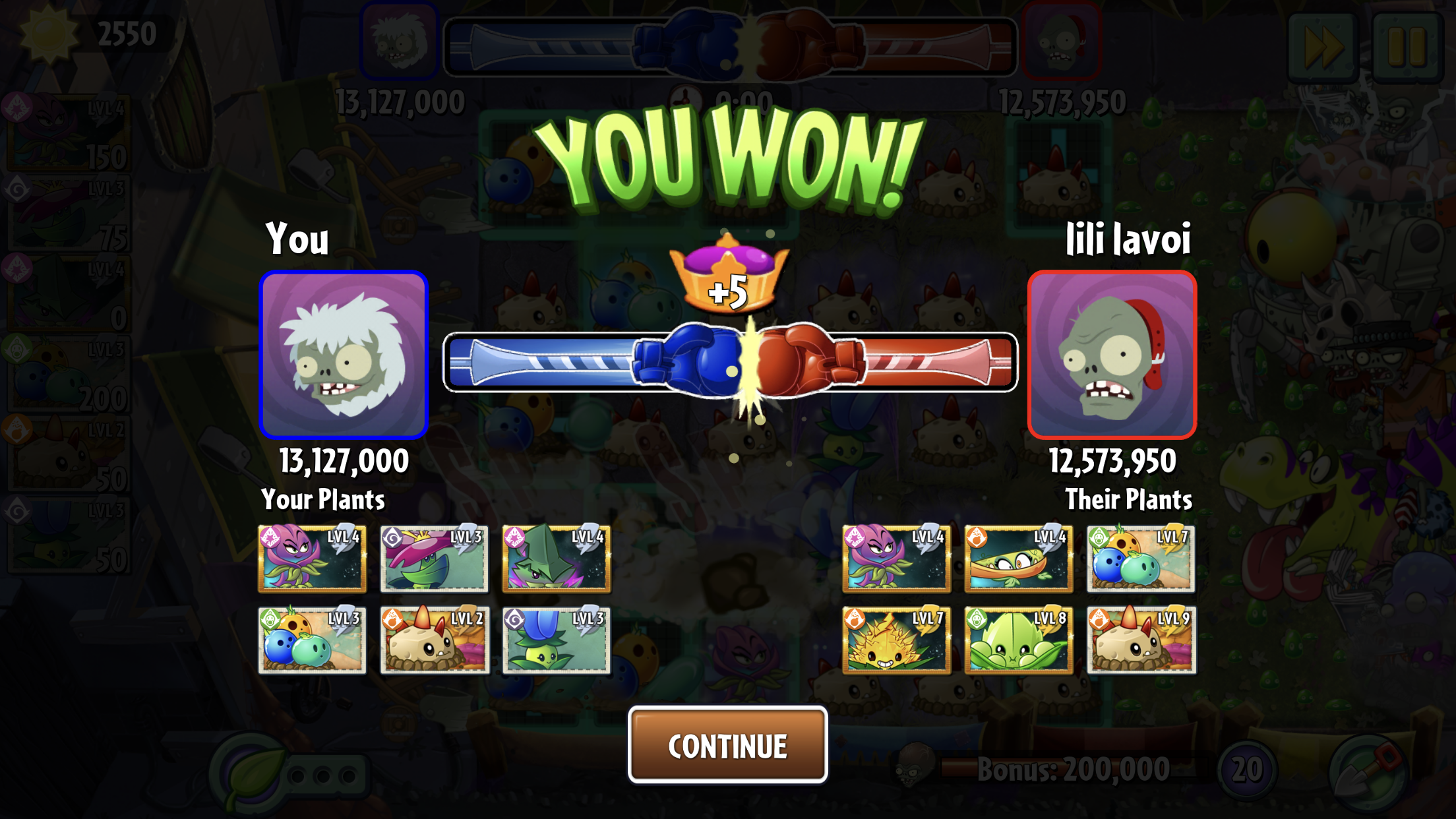Inspect opponent's LVL 9 Primal Potato Mine card
The image size is (1456, 819).
tap(1141, 640)
